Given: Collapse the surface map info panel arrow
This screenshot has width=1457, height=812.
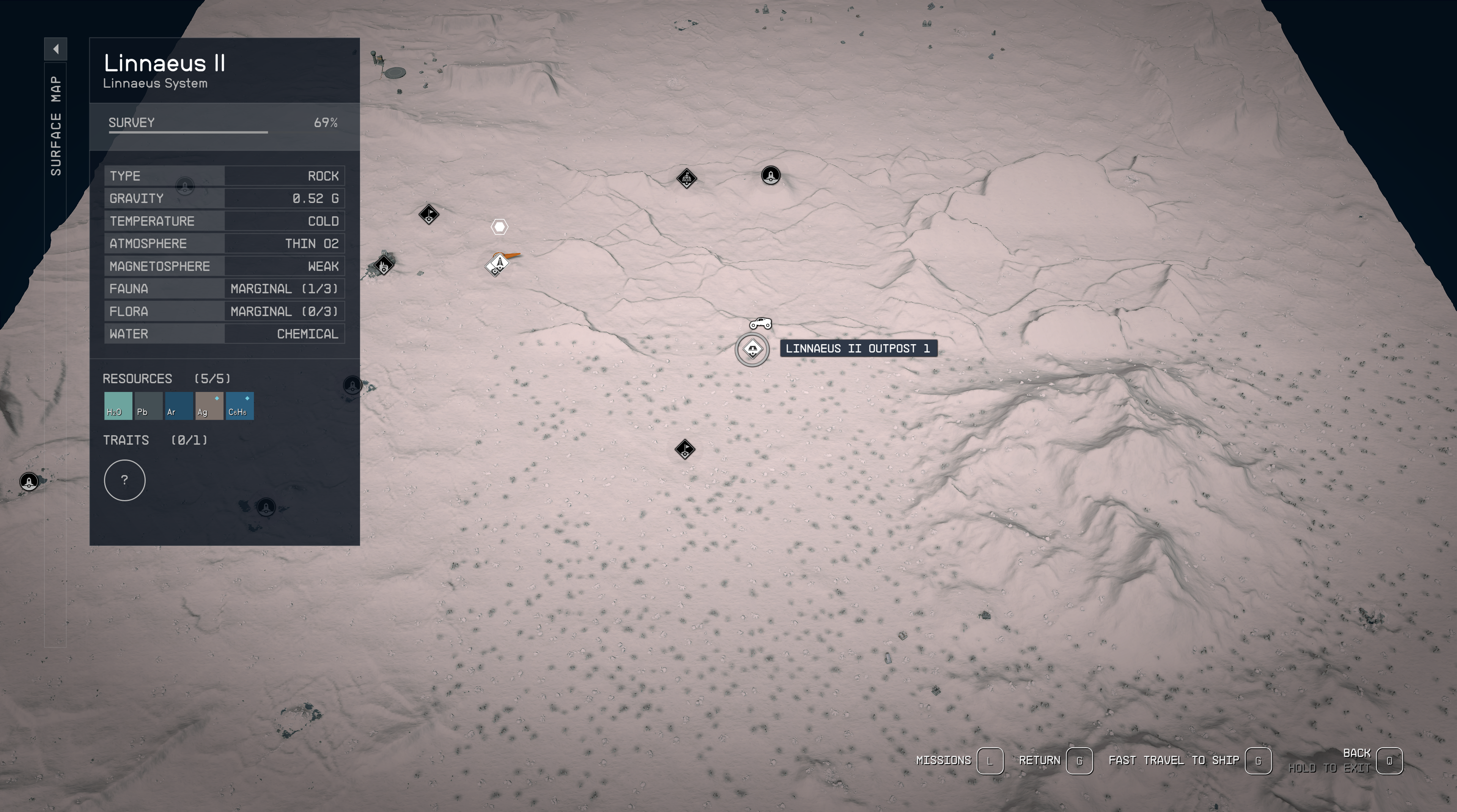Looking at the screenshot, I should point(55,49).
